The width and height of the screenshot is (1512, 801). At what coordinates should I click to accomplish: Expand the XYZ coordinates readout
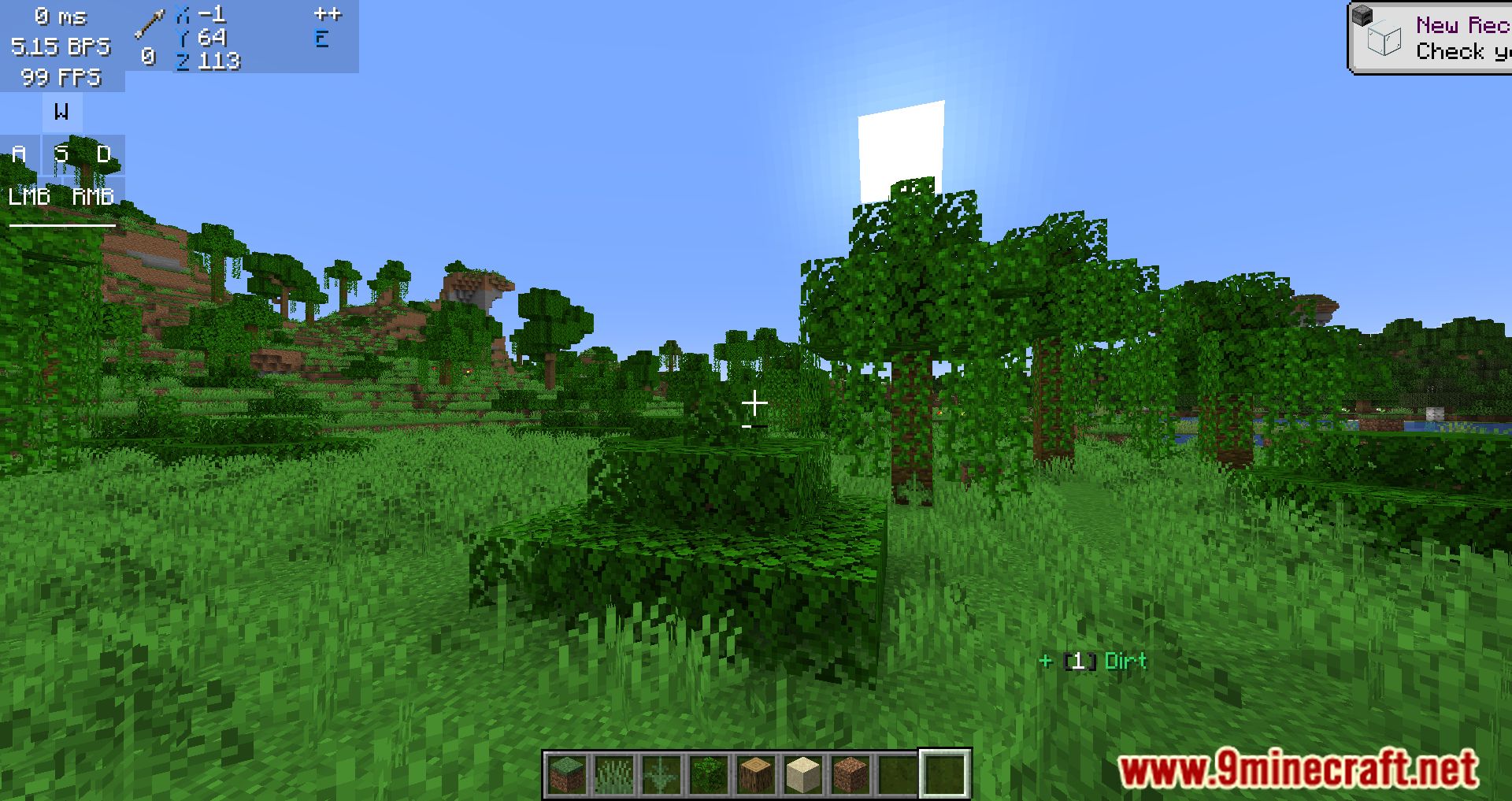(x=207, y=37)
